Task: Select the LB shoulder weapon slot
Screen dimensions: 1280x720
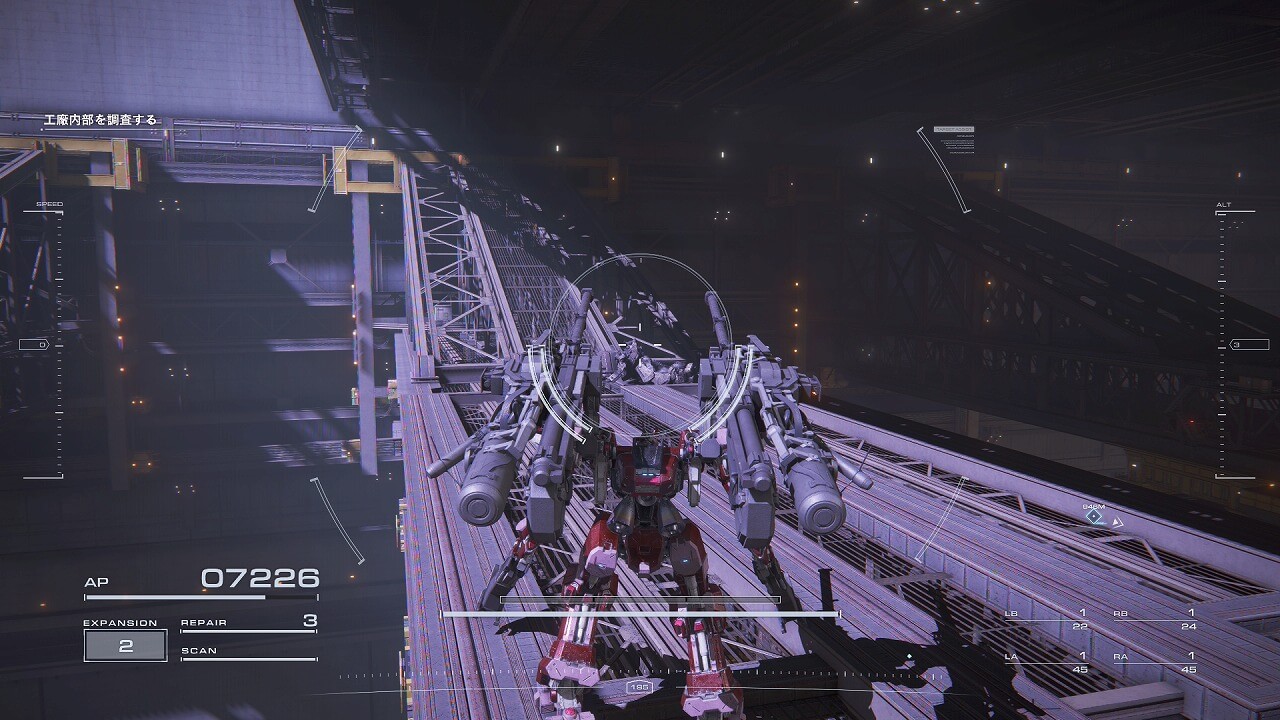Action: click(1047, 619)
